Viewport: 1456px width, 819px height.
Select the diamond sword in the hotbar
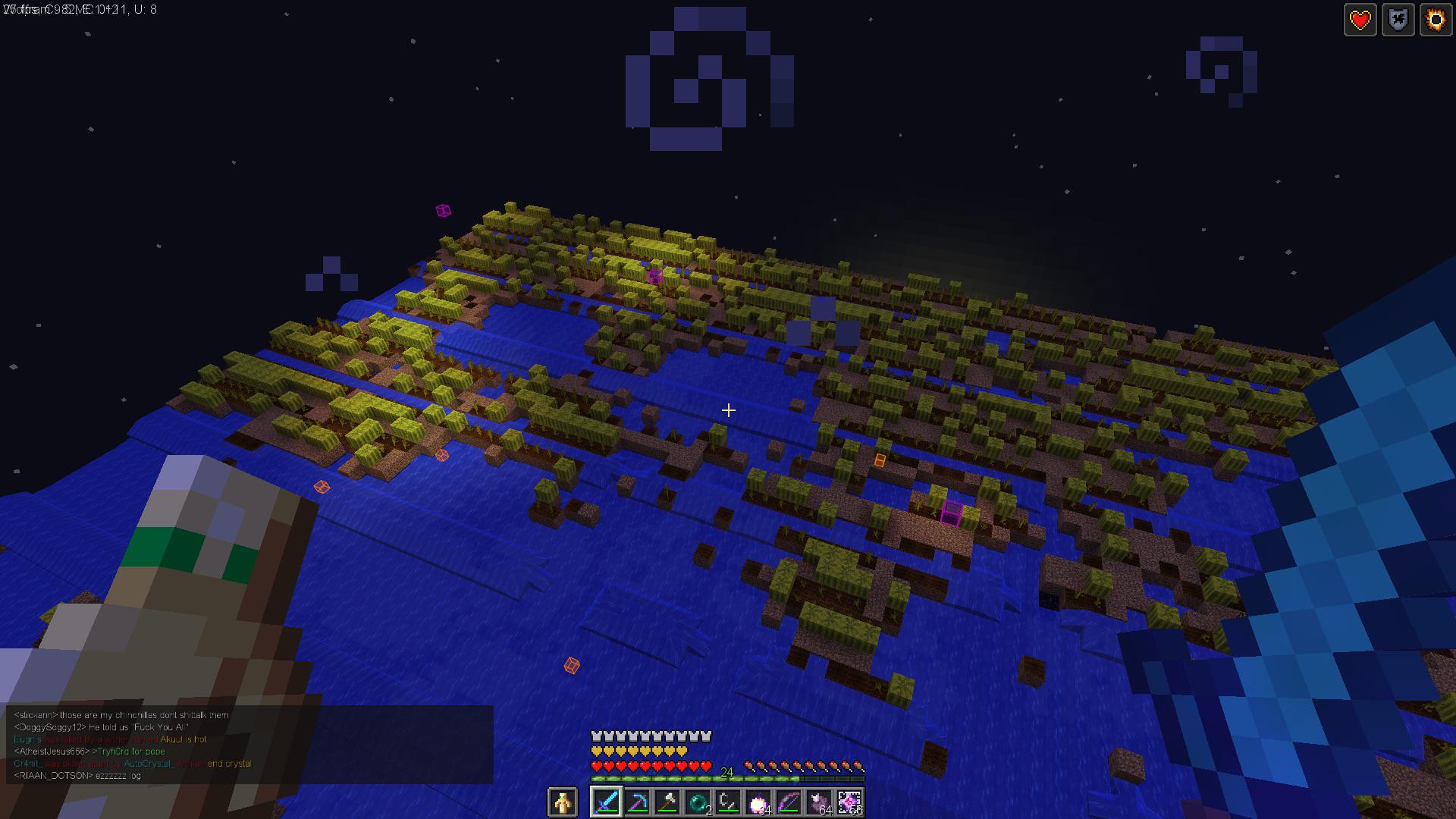point(607,803)
